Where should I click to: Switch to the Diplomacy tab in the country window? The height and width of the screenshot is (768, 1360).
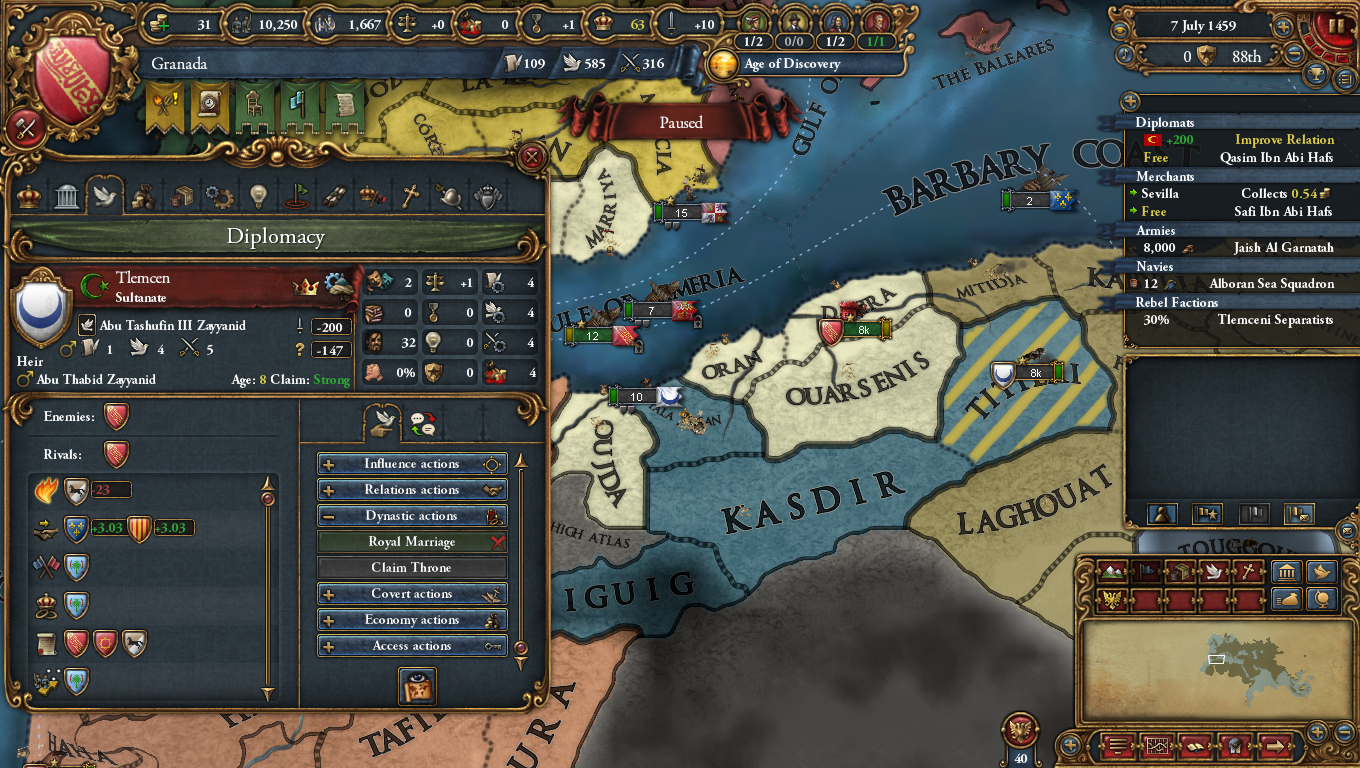pos(105,196)
